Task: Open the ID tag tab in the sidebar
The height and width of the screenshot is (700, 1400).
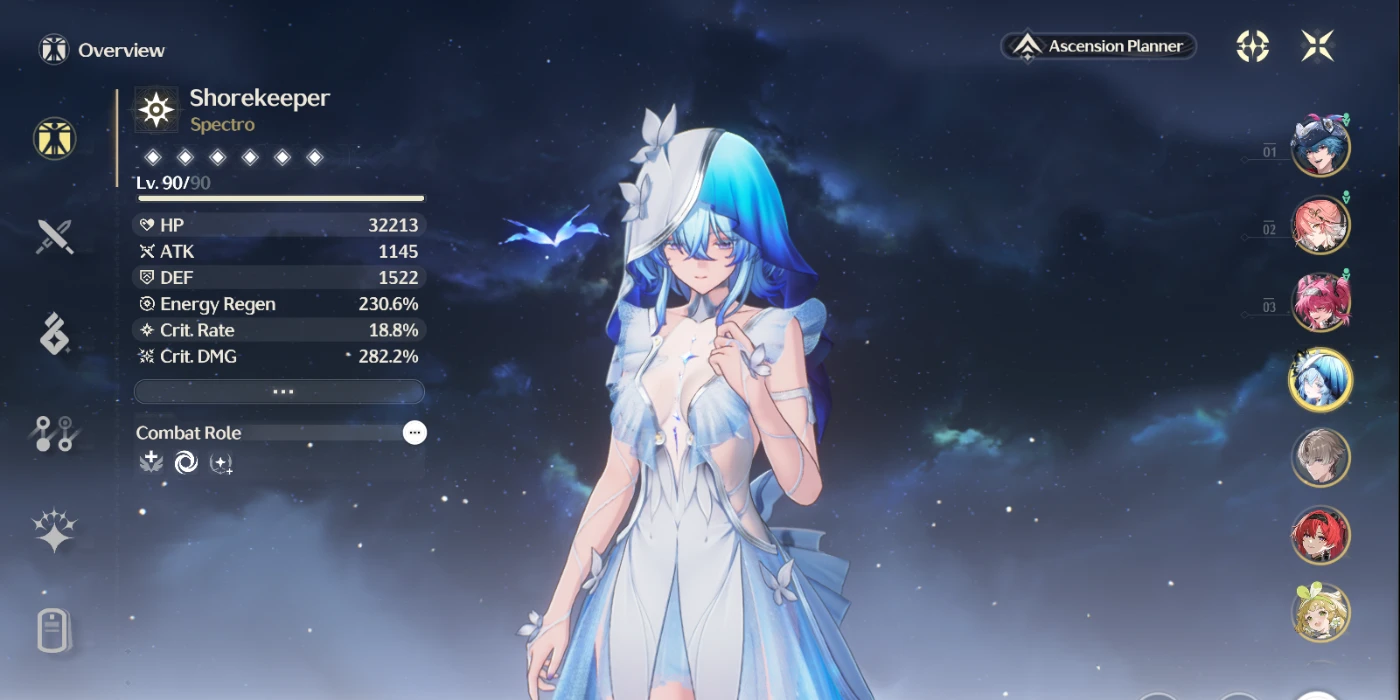Action: (55, 630)
